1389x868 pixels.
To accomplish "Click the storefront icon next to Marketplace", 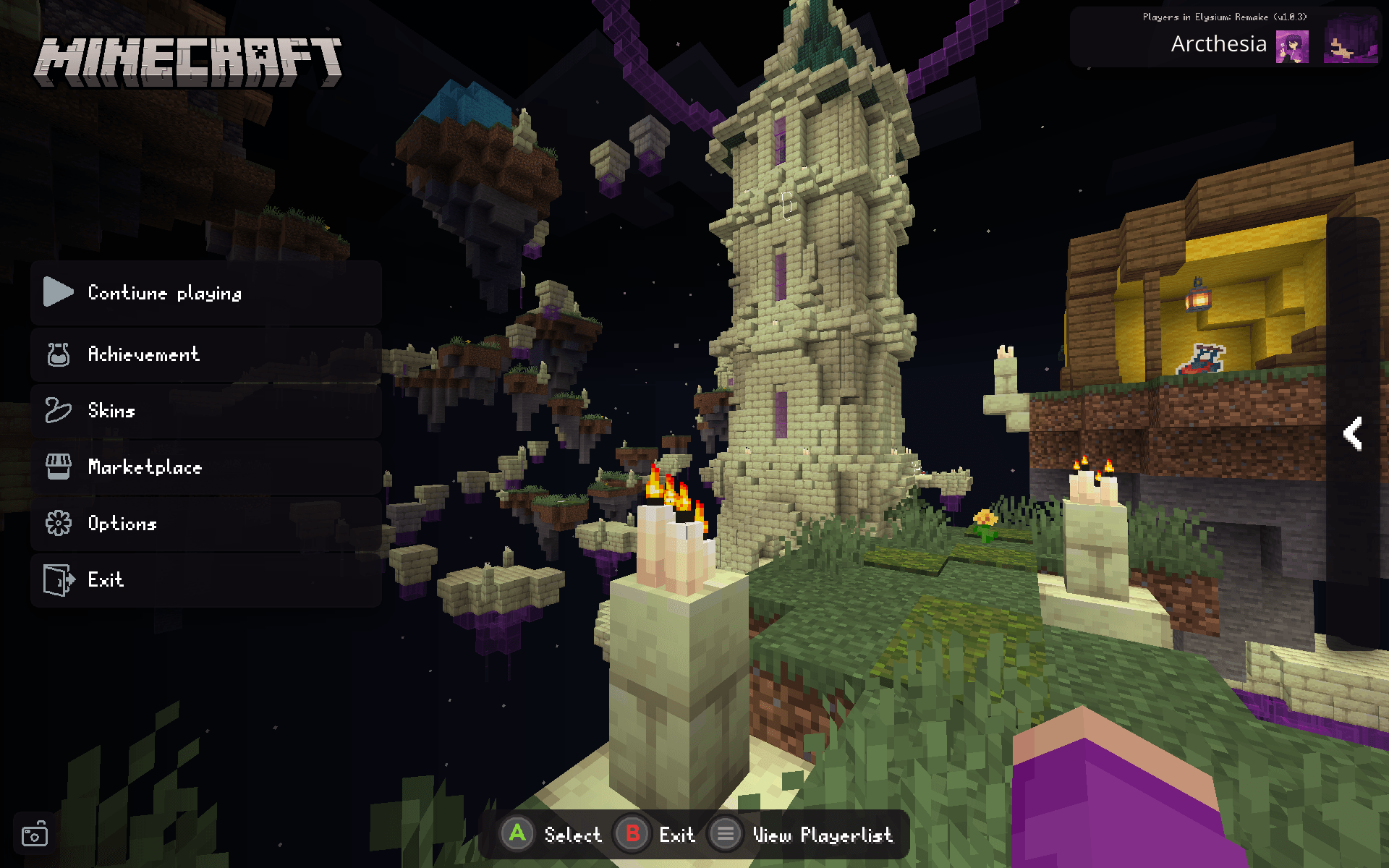I will tap(59, 467).
